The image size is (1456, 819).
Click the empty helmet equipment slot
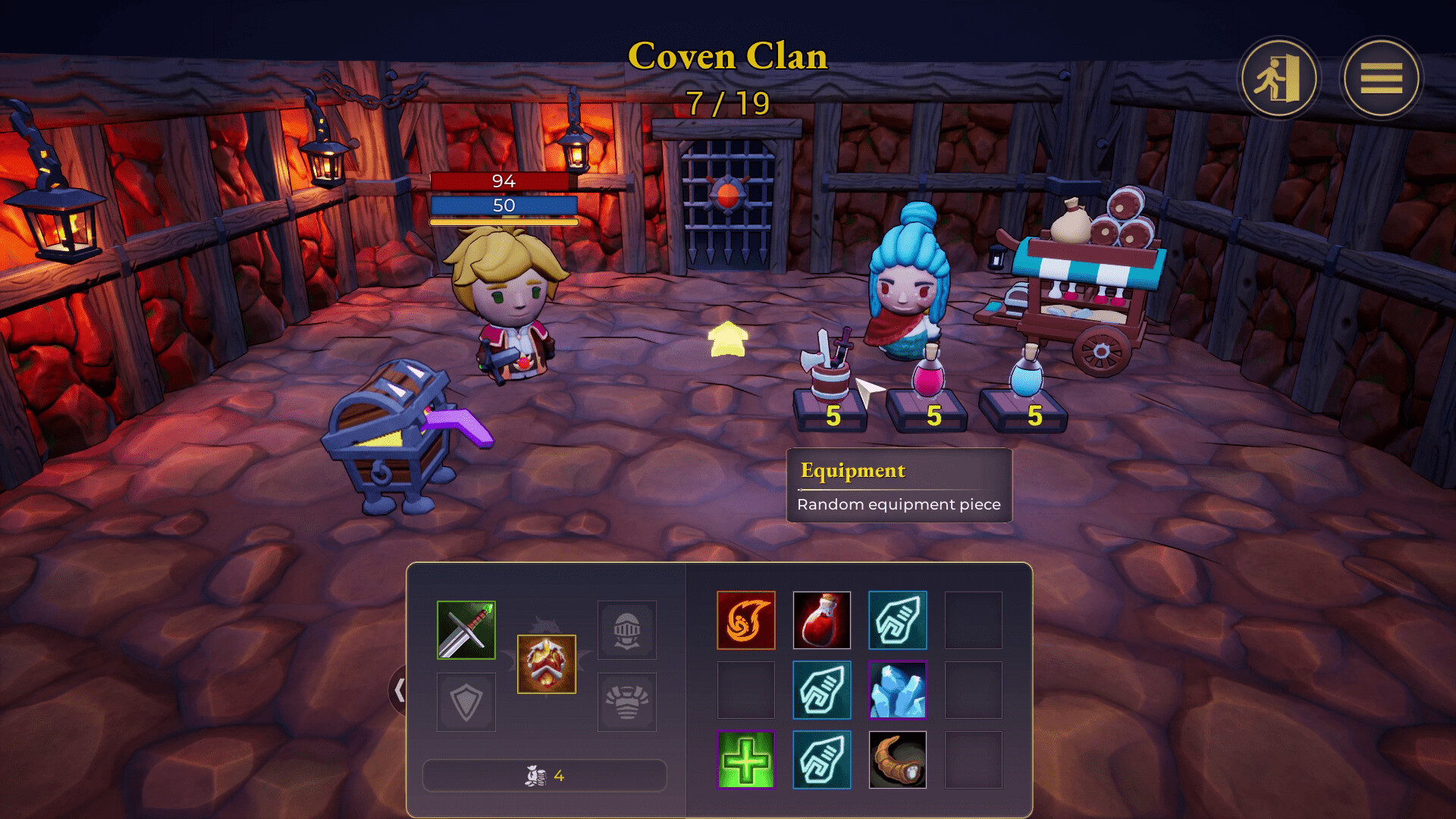(627, 629)
